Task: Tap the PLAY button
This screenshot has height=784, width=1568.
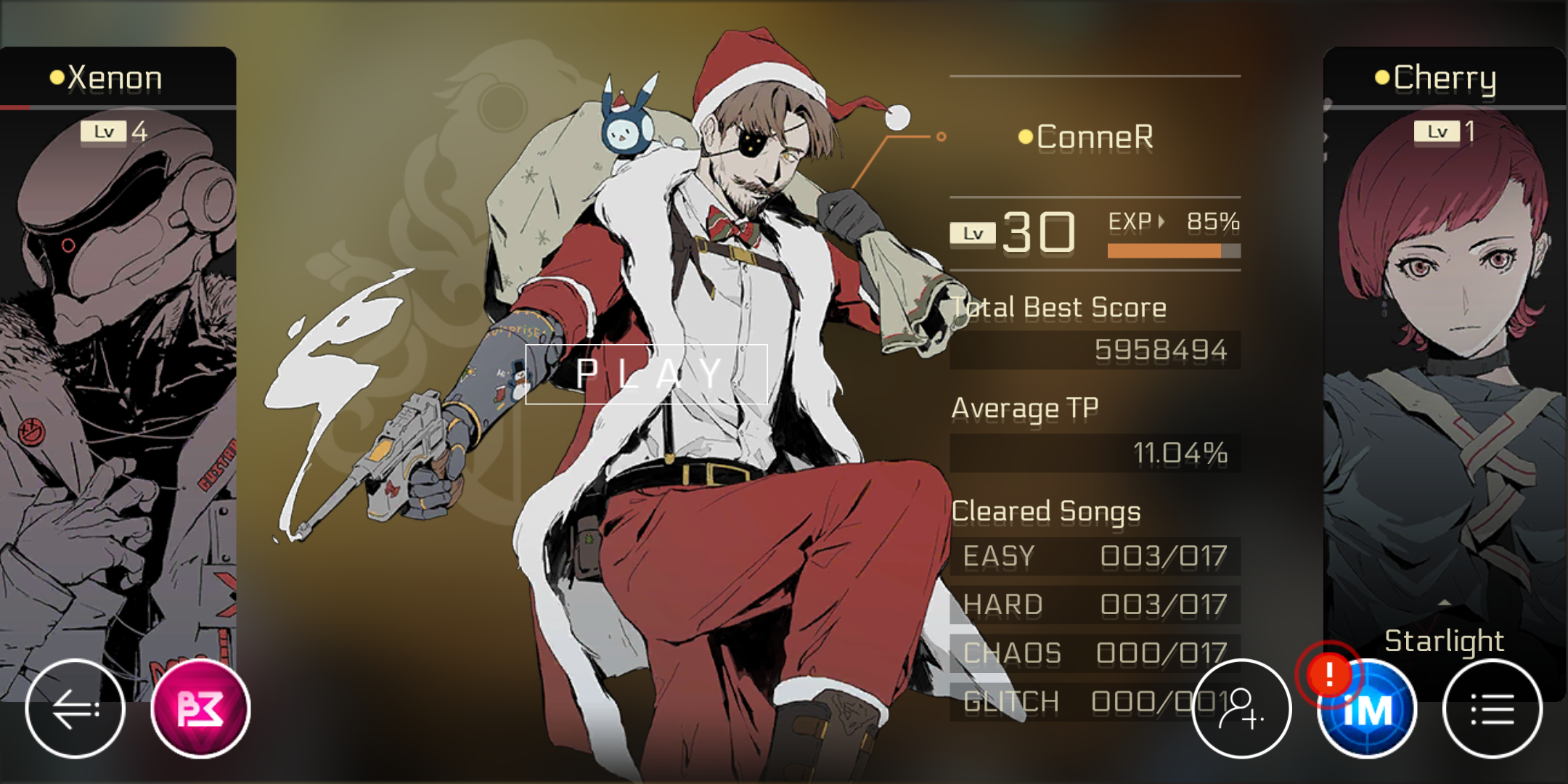Action: (x=648, y=374)
